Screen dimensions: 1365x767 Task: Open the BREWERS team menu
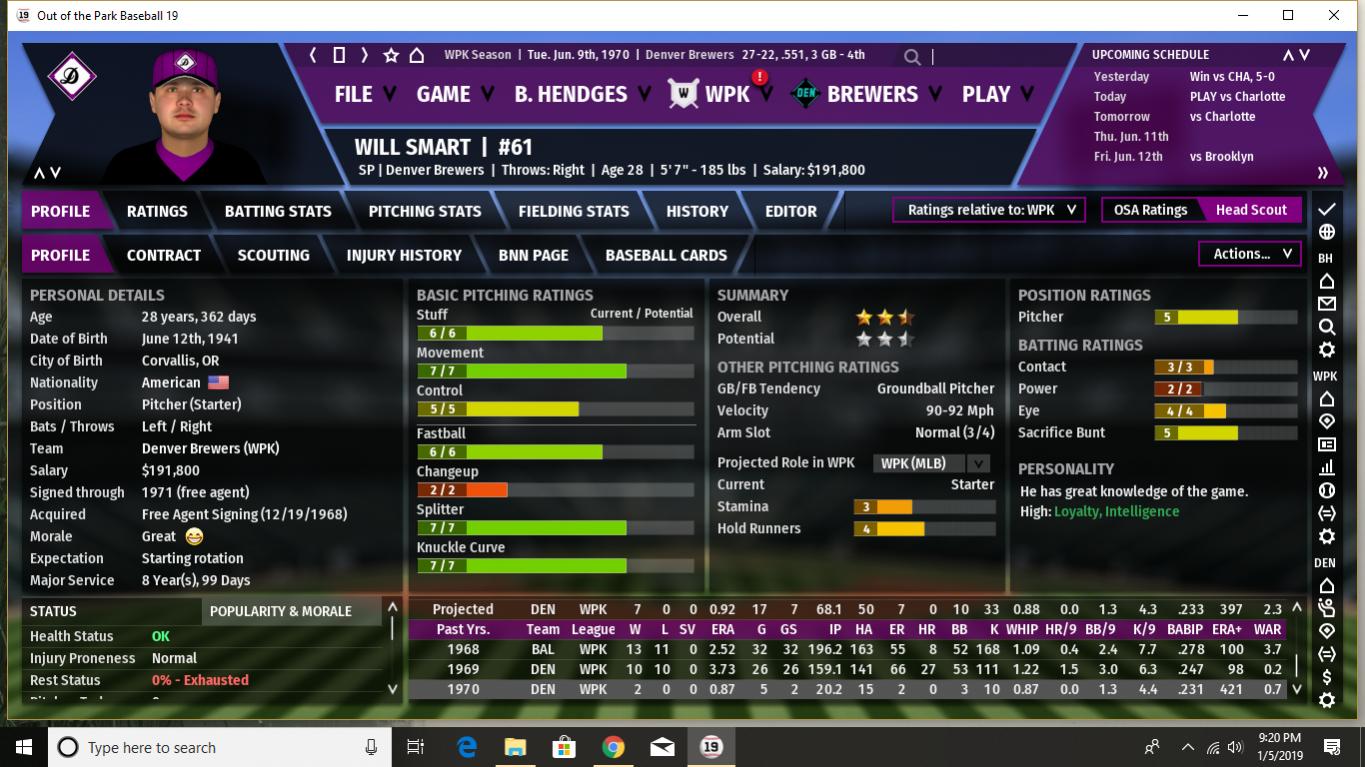(x=871, y=94)
